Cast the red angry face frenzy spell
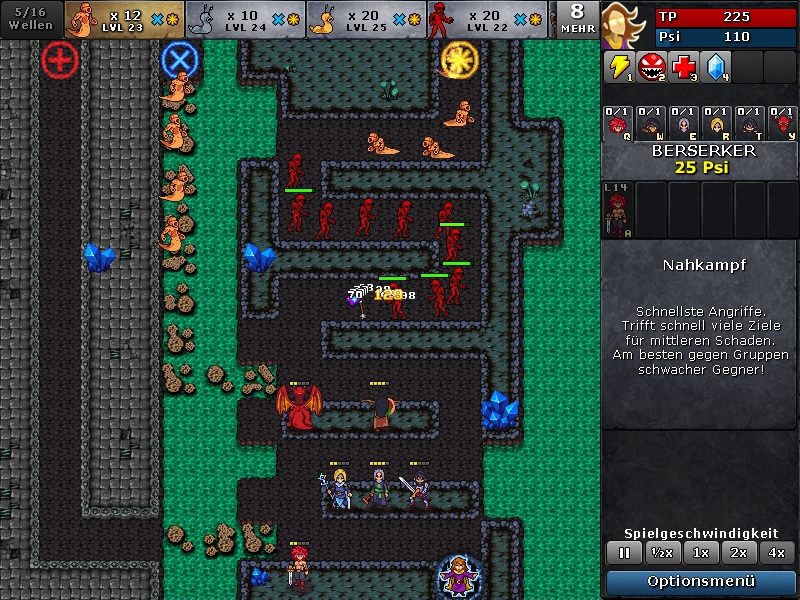Viewport: 800px width, 600px height. point(652,67)
